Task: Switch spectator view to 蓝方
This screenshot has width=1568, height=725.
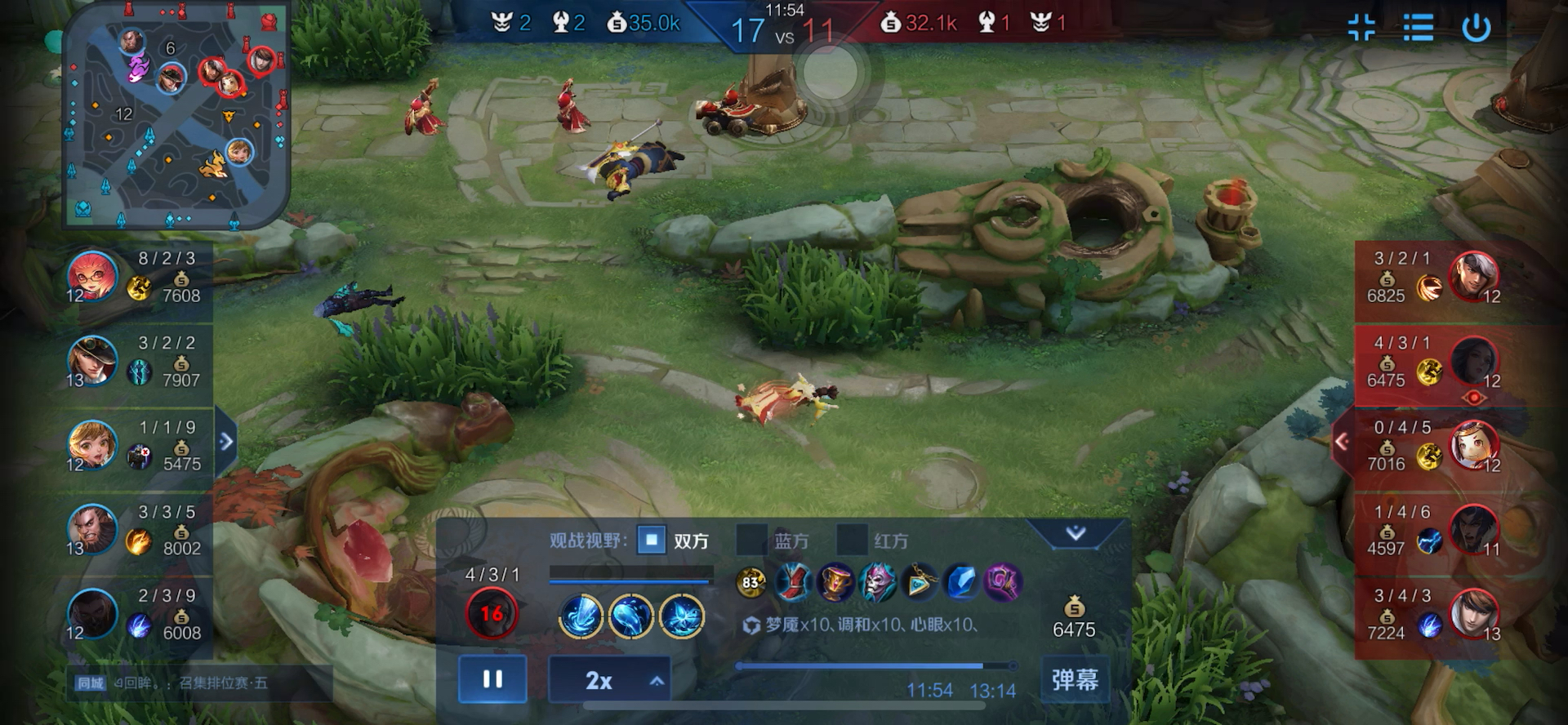Action: tap(752, 540)
